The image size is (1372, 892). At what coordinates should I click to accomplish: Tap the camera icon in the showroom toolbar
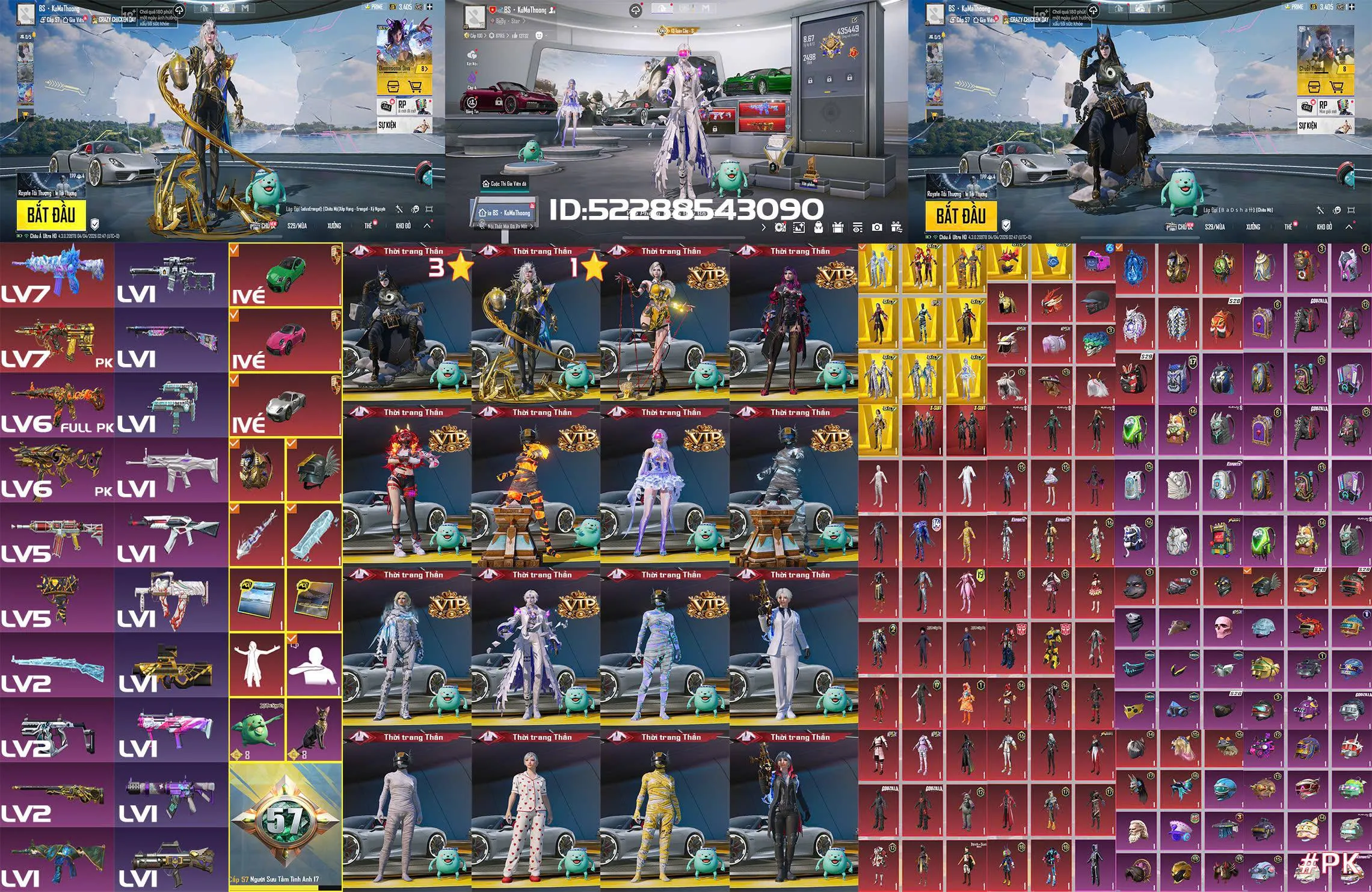pyautogui.click(x=877, y=227)
